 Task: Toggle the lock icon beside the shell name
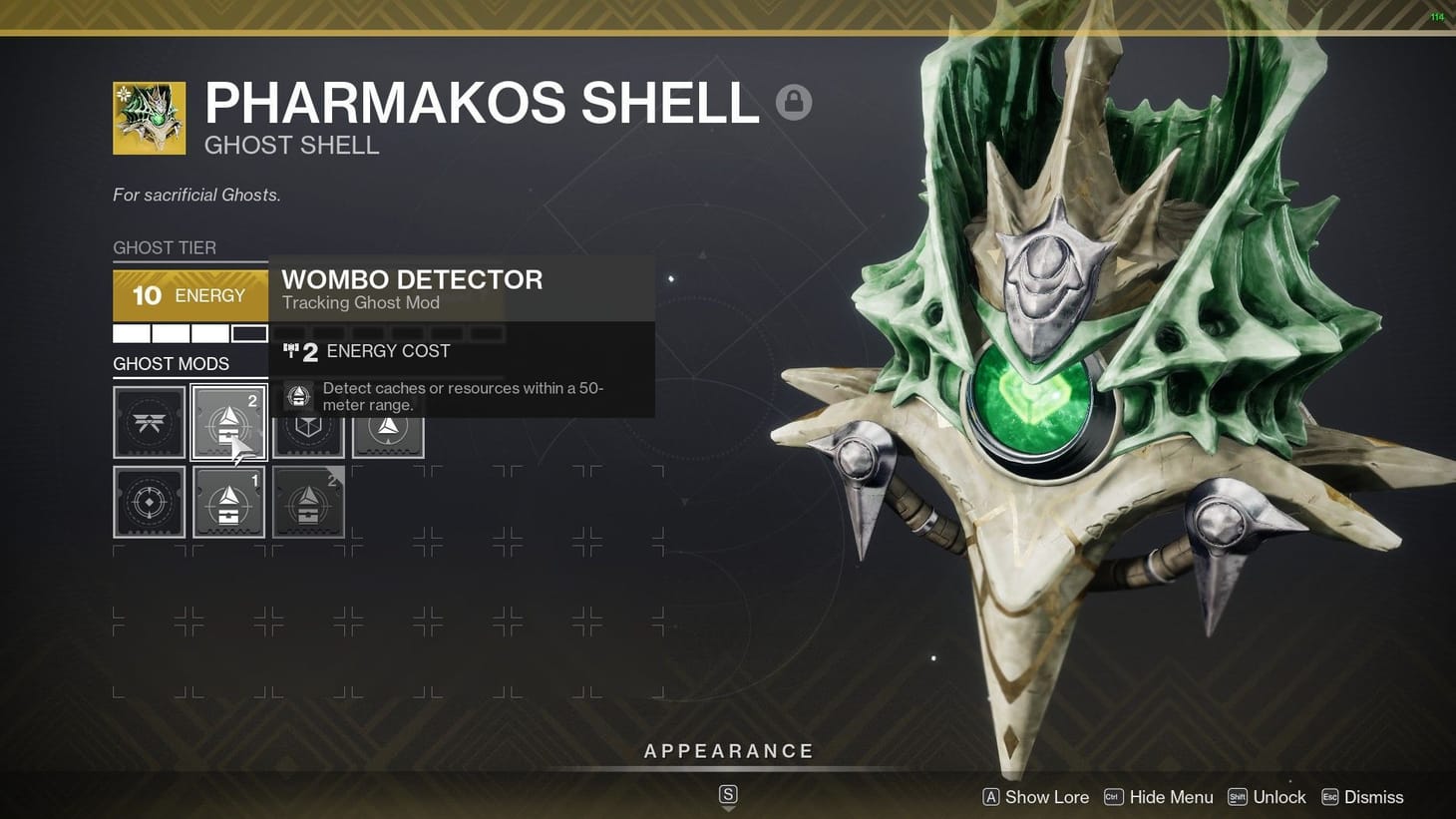click(795, 101)
